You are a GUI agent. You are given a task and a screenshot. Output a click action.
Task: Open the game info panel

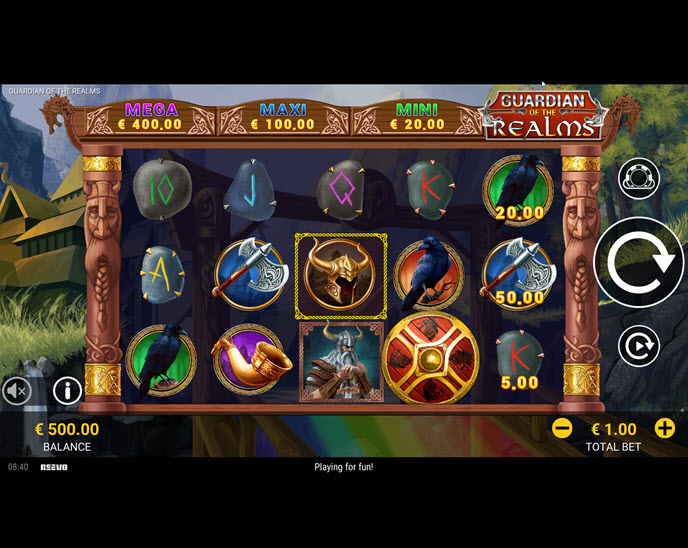[x=67, y=390]
